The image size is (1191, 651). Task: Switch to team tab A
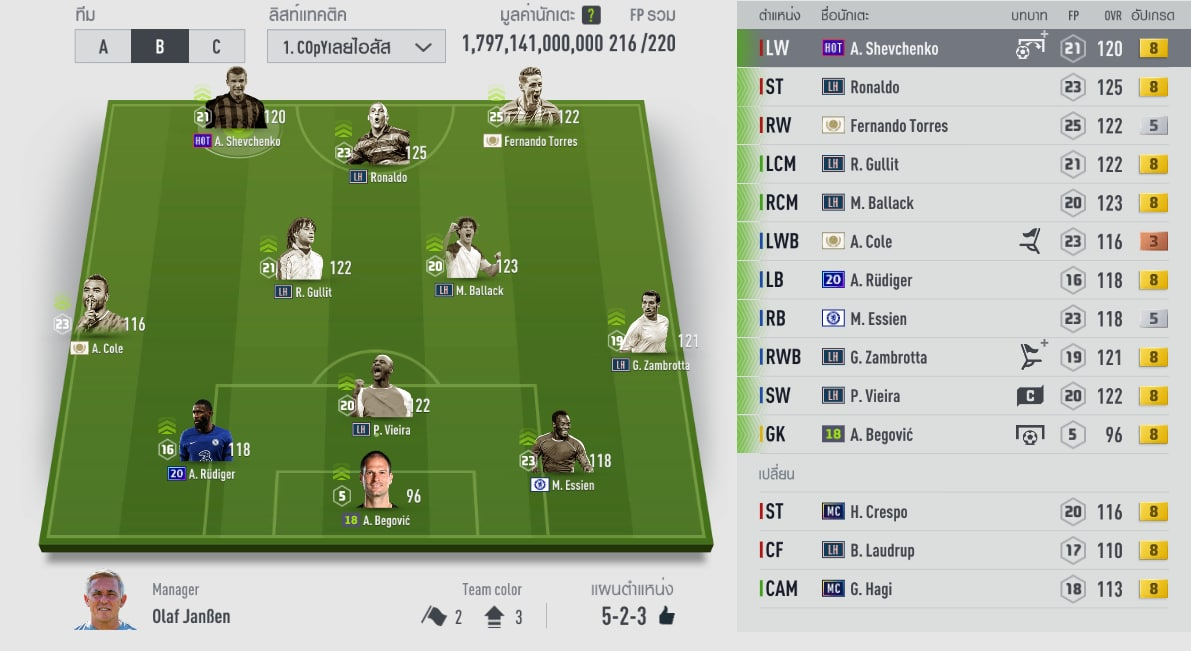click(103, 46)
